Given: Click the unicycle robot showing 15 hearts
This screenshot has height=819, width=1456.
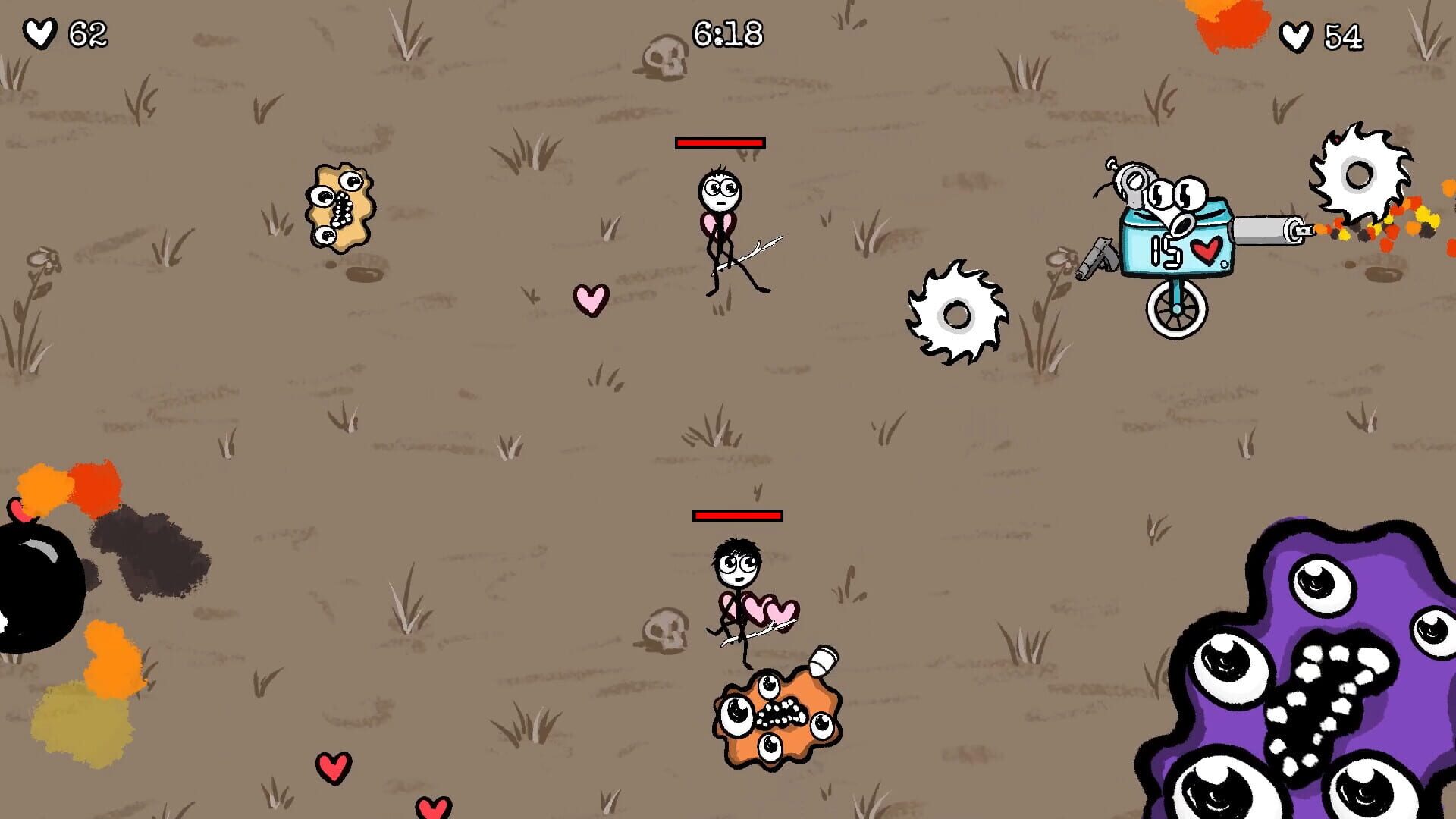Looking at the screenshot, I should (x=1178, y=243).
